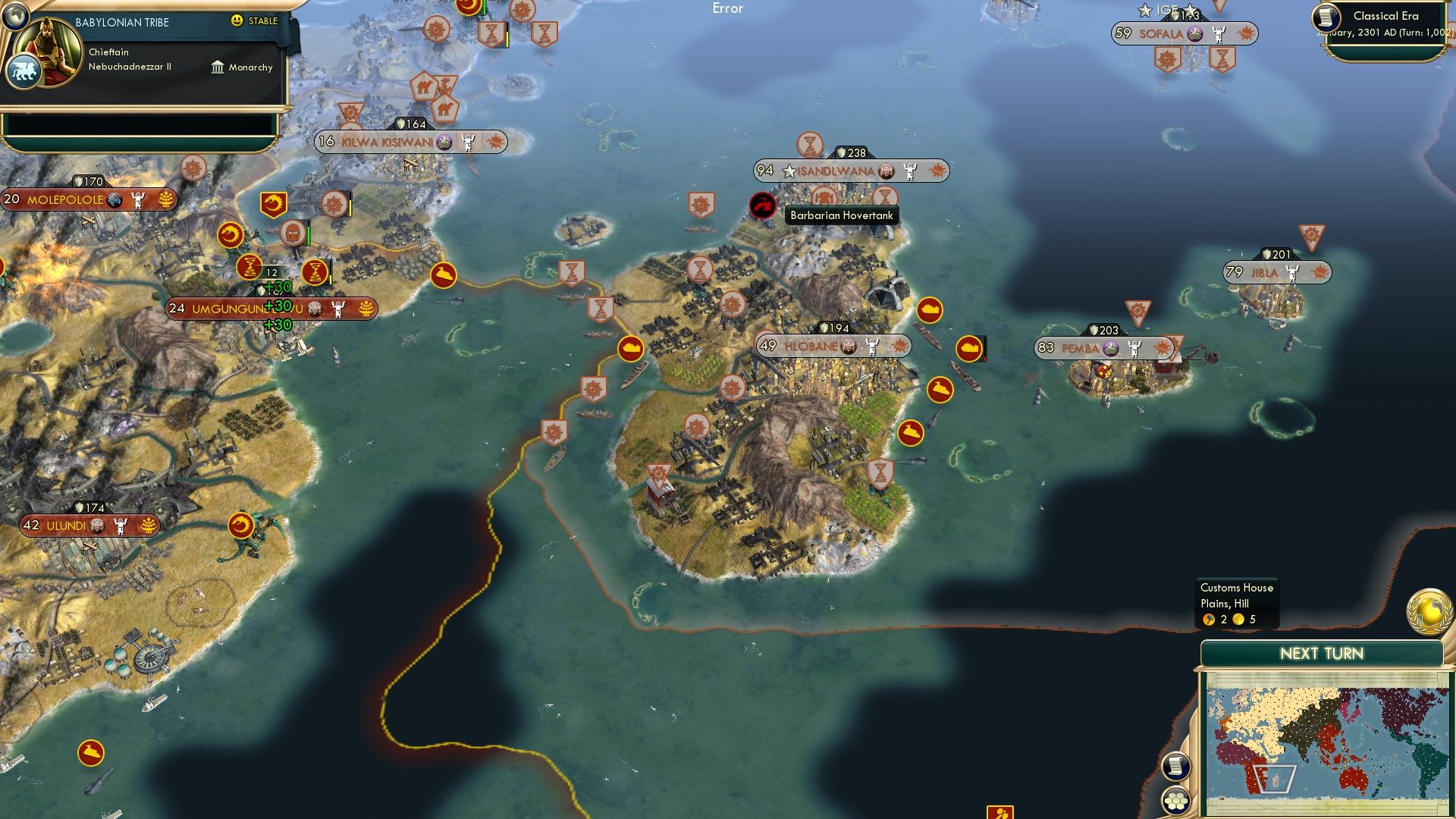Viewport: 1456px width, 819px height.
Task: Open the Monarchy government icon
Action: click(218, 67)
